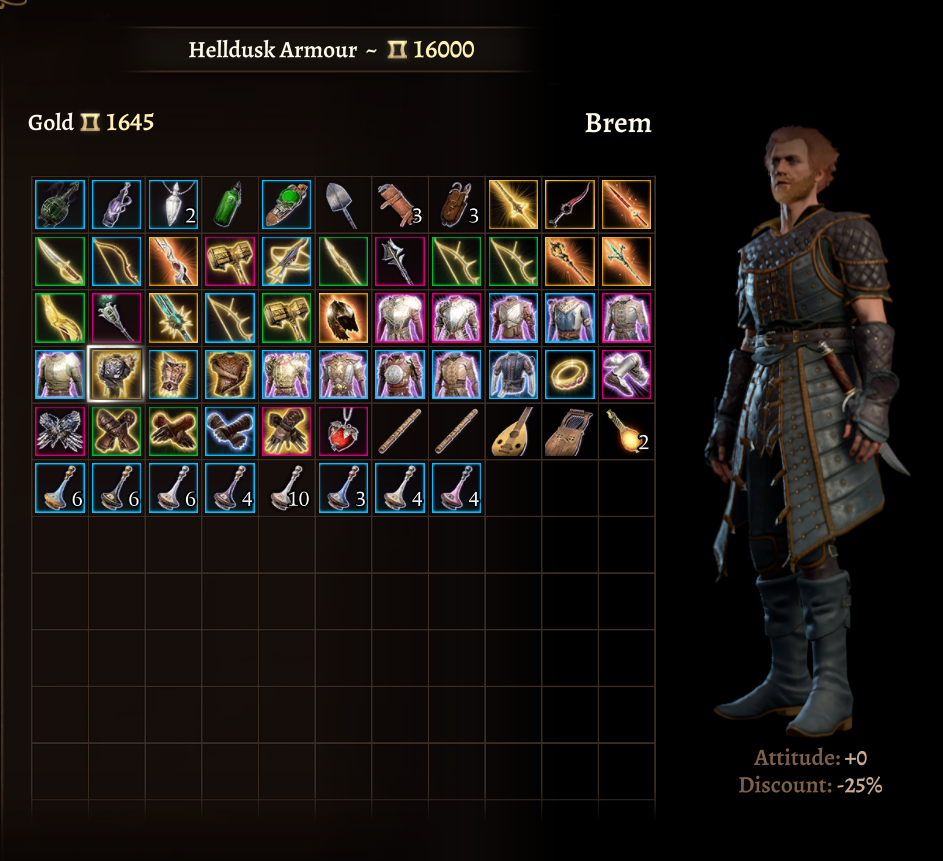Select the curved dark red scimitar
This screenshot has width=943, height=861.
coord(570,205)
